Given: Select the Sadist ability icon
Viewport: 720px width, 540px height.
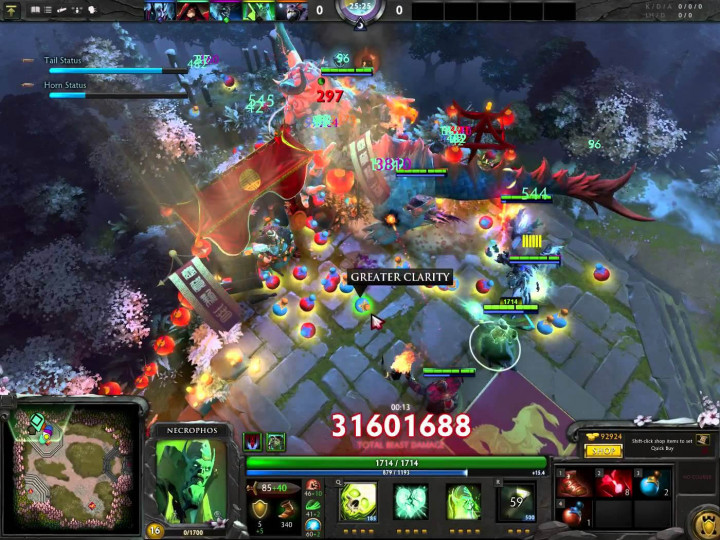Looking at the screenshot, I should [463, 501].
